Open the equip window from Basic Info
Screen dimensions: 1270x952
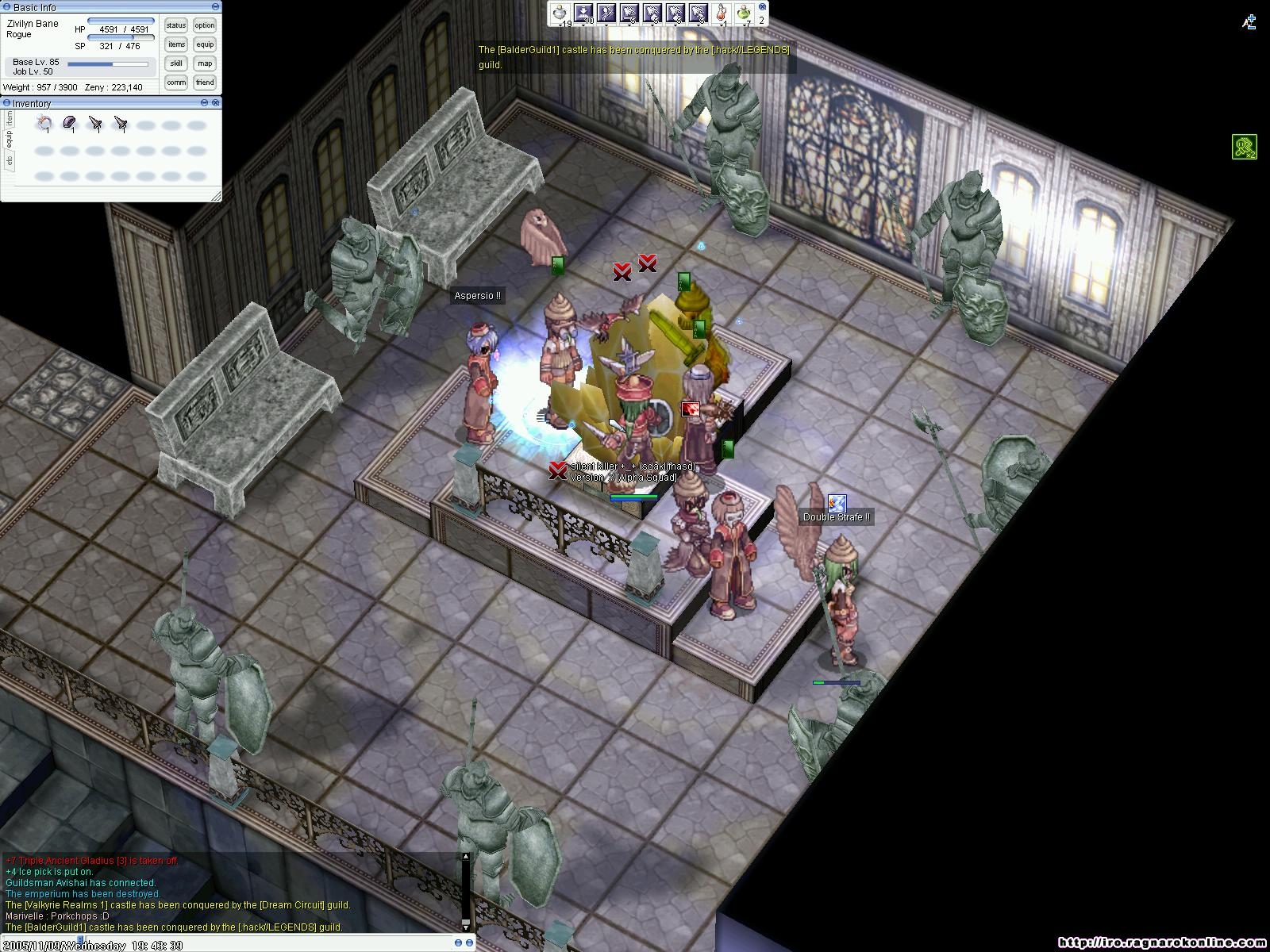205,44
